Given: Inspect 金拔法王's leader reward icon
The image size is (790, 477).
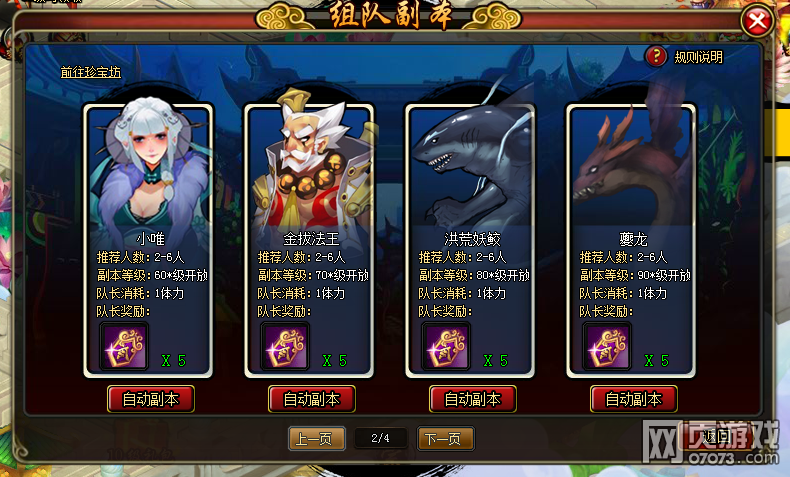Looking at the screenshot, I should (x=283, y=347).
